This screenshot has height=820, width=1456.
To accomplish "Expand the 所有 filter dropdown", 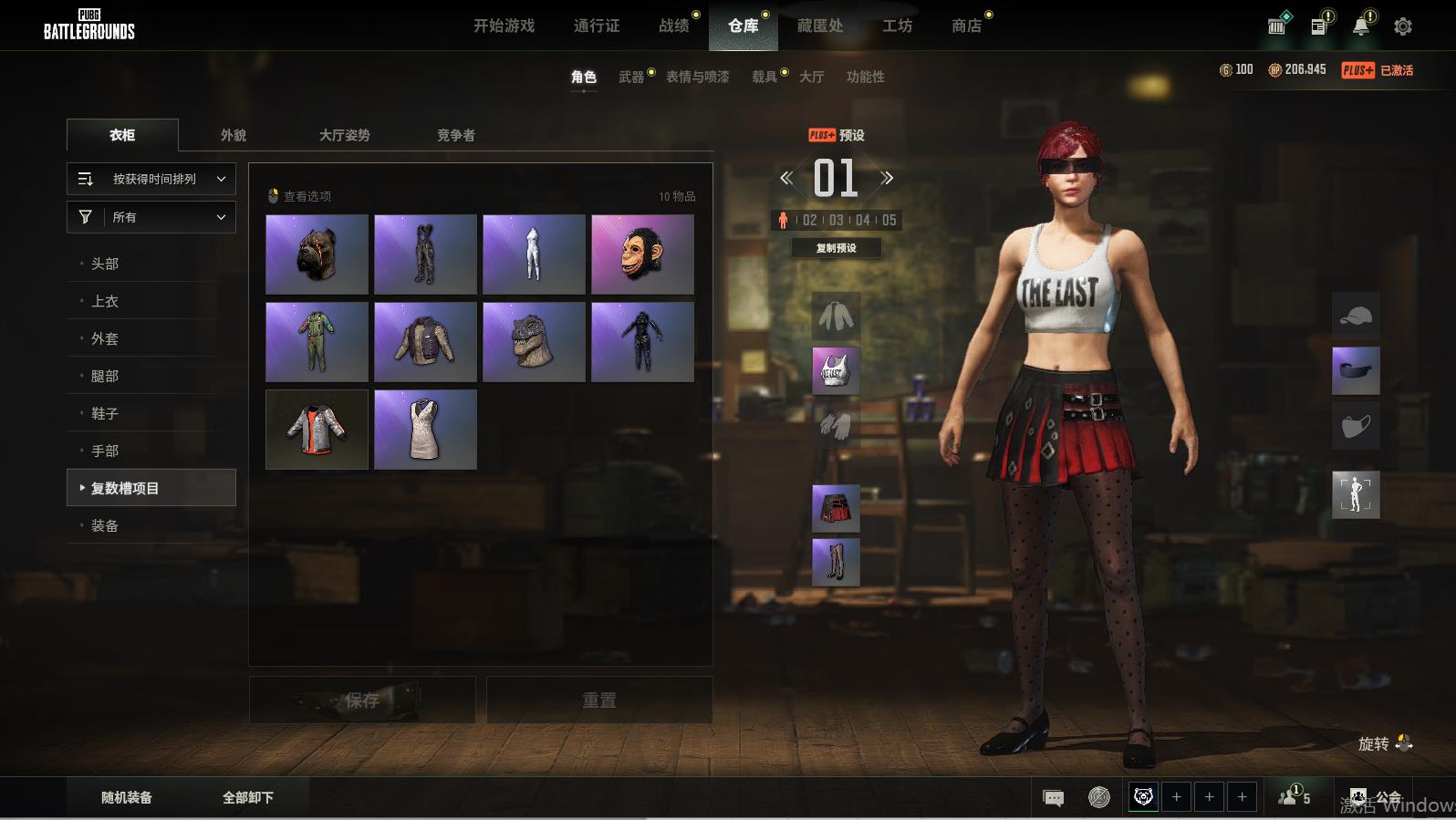I will point(151,217).
